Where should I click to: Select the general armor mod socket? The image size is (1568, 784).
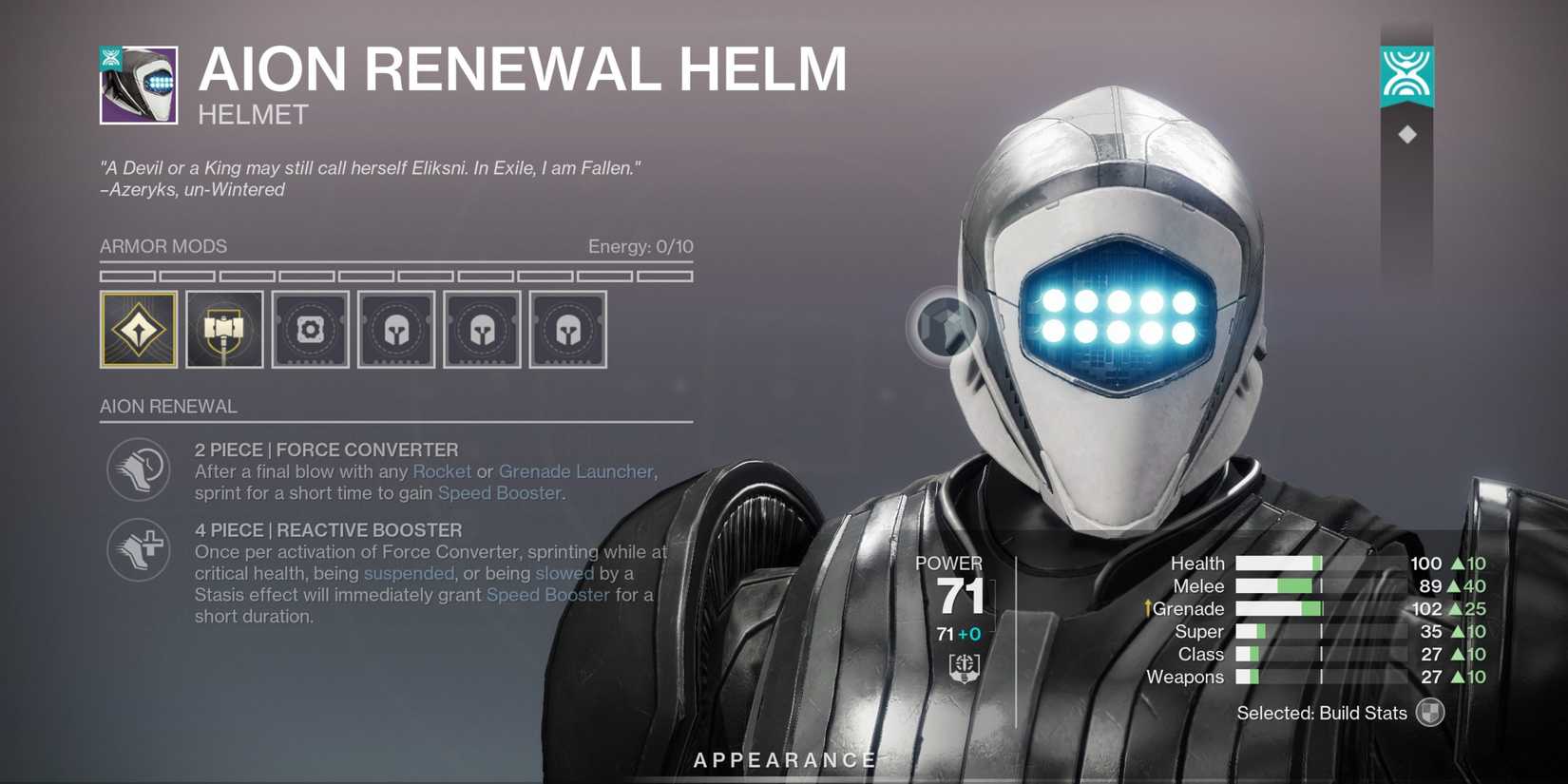tap(310, 329)
